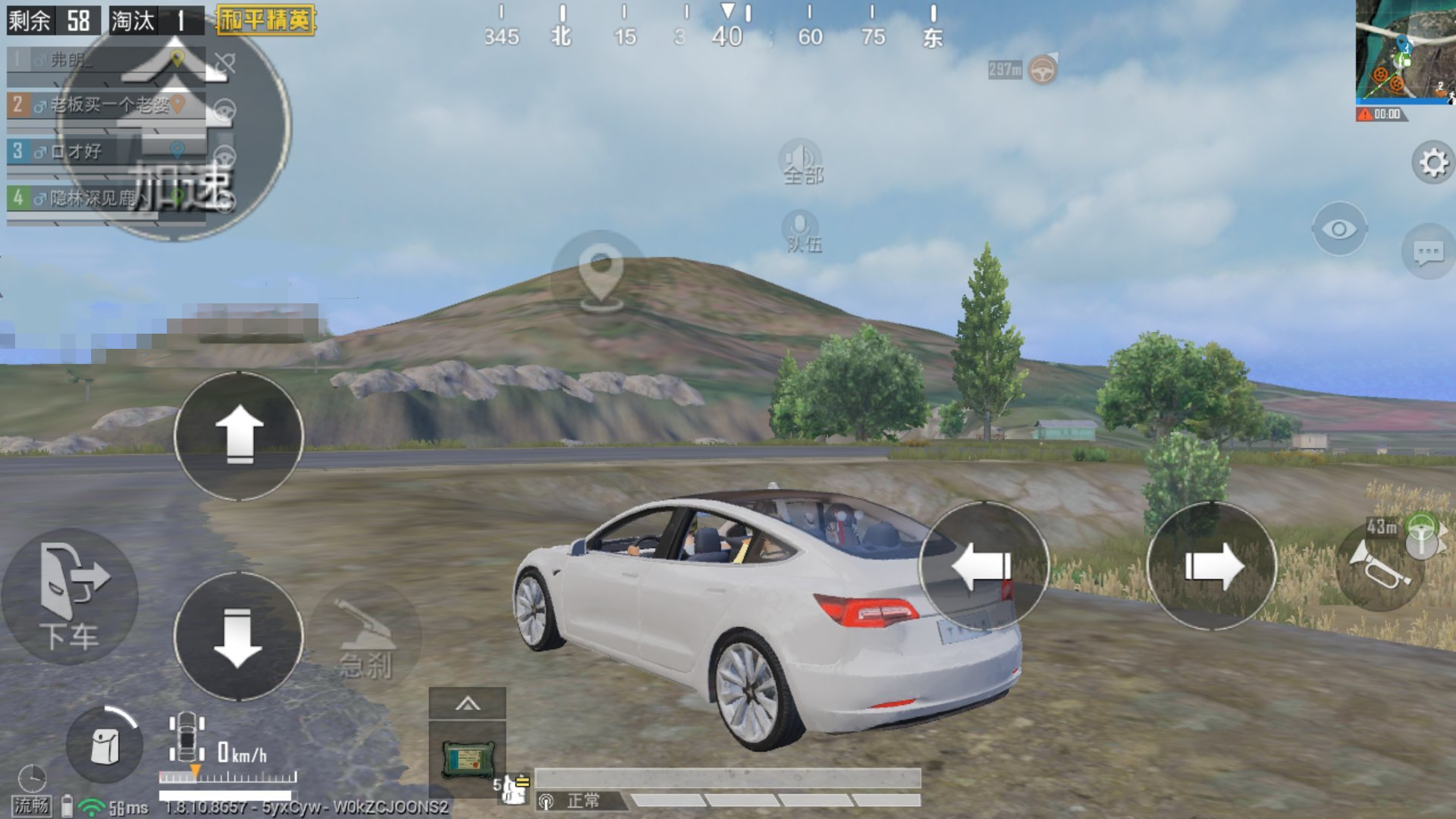
Task: Tap the forward arrow driving button
Action: coord(239,436)
